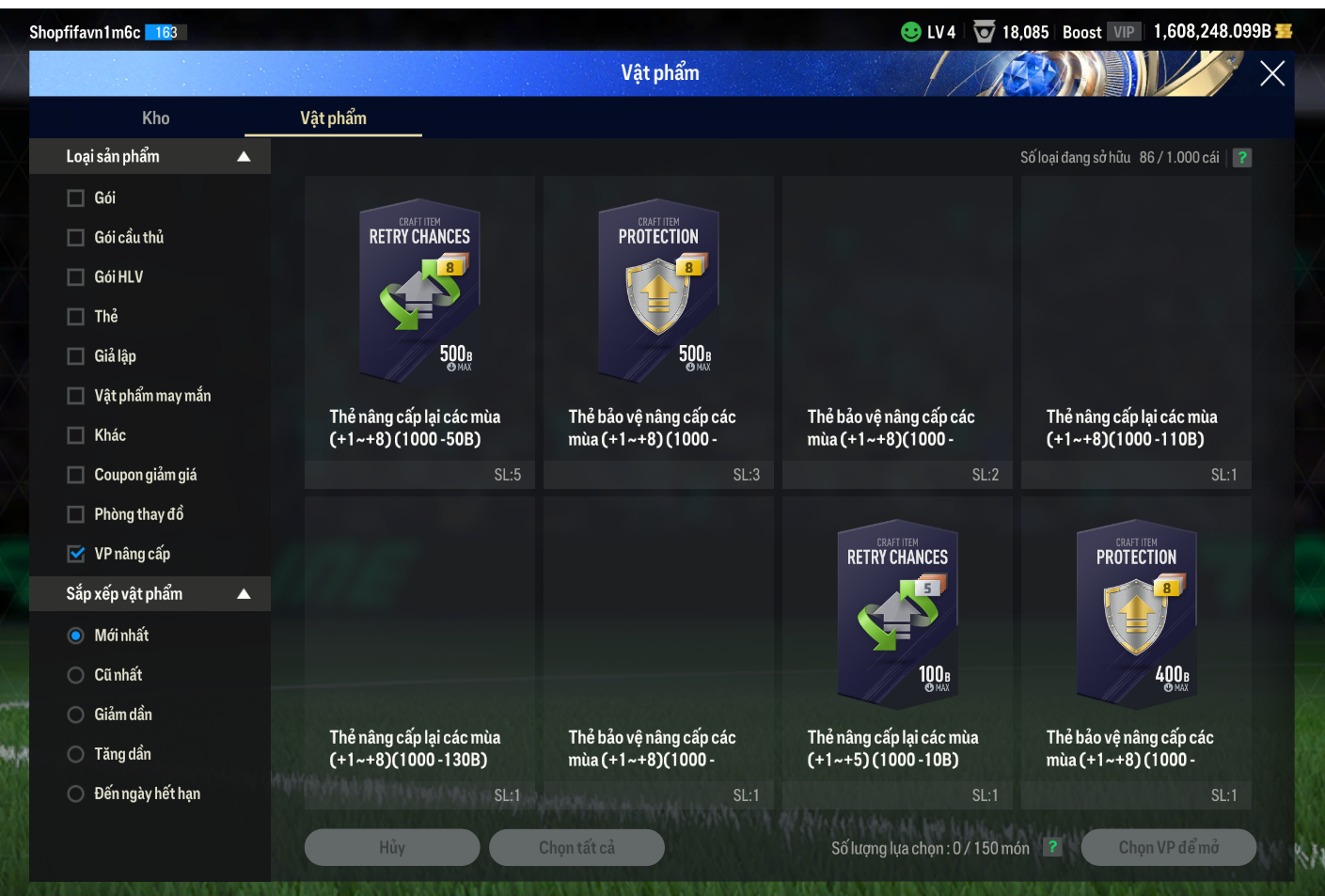Tick the Gói checkbox
Screen dimensions: 1325x896
click(x=76, y=198)
